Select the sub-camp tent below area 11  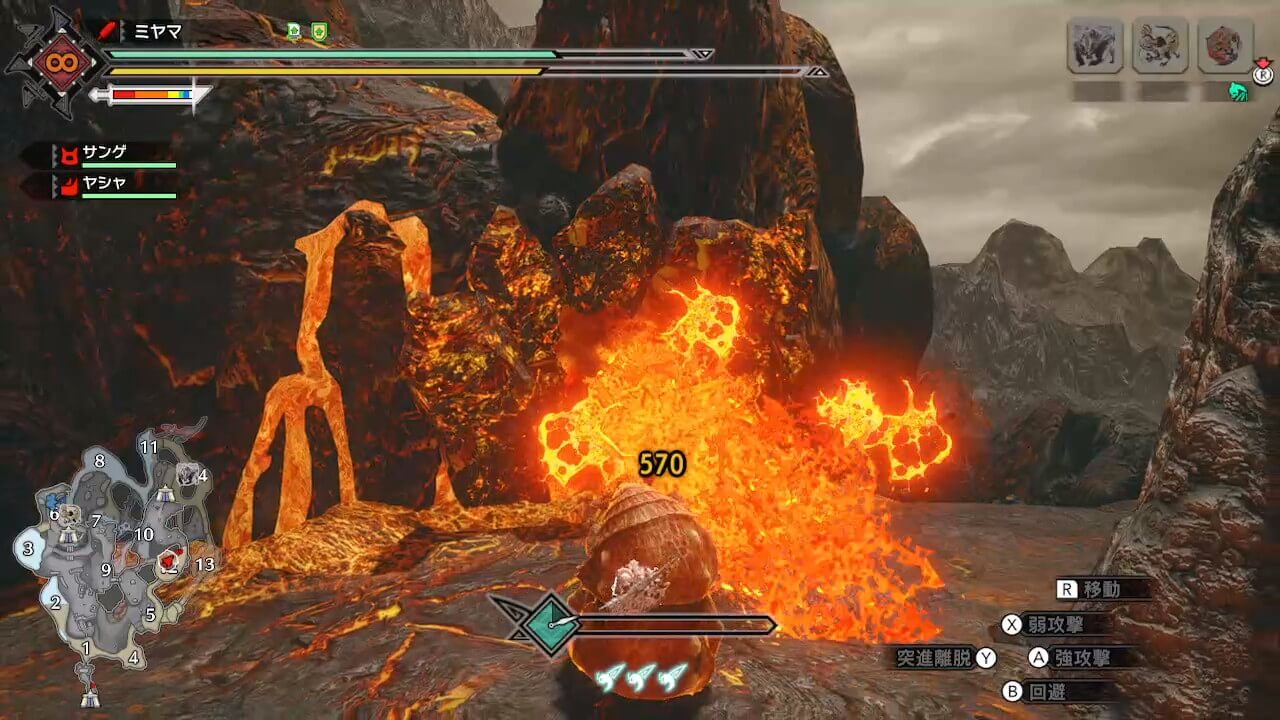pyautogui.click(x=165, y=494)
